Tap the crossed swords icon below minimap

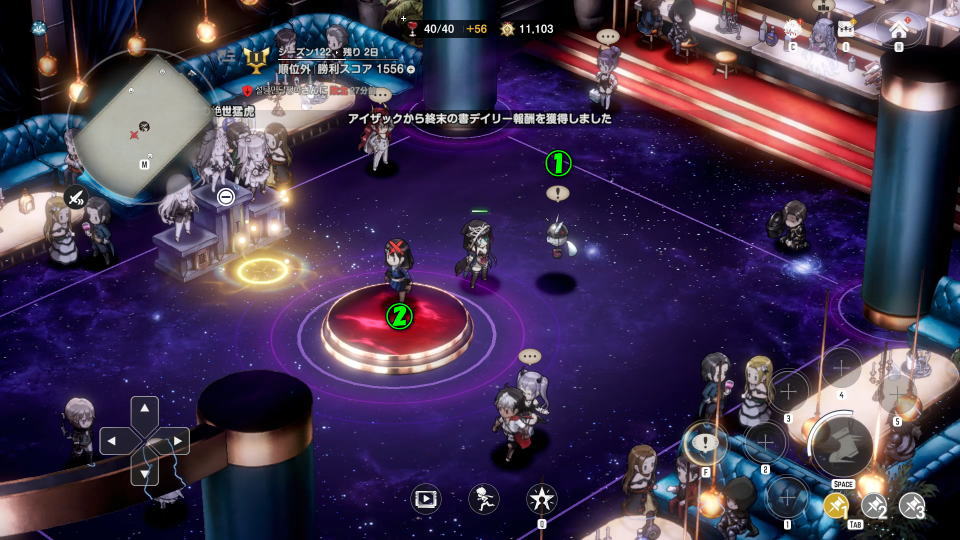pos(76,198)
